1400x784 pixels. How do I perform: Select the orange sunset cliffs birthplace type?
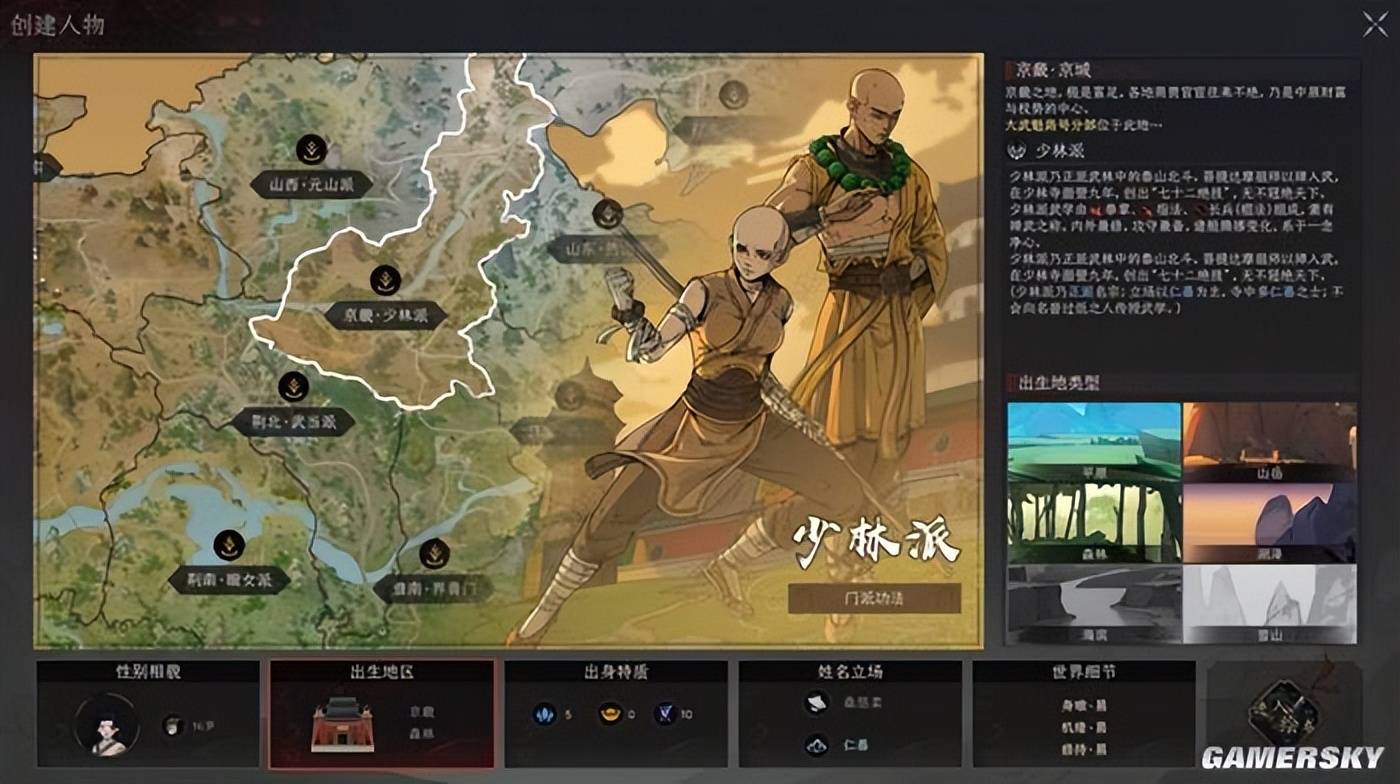(x=1270, y=523)
